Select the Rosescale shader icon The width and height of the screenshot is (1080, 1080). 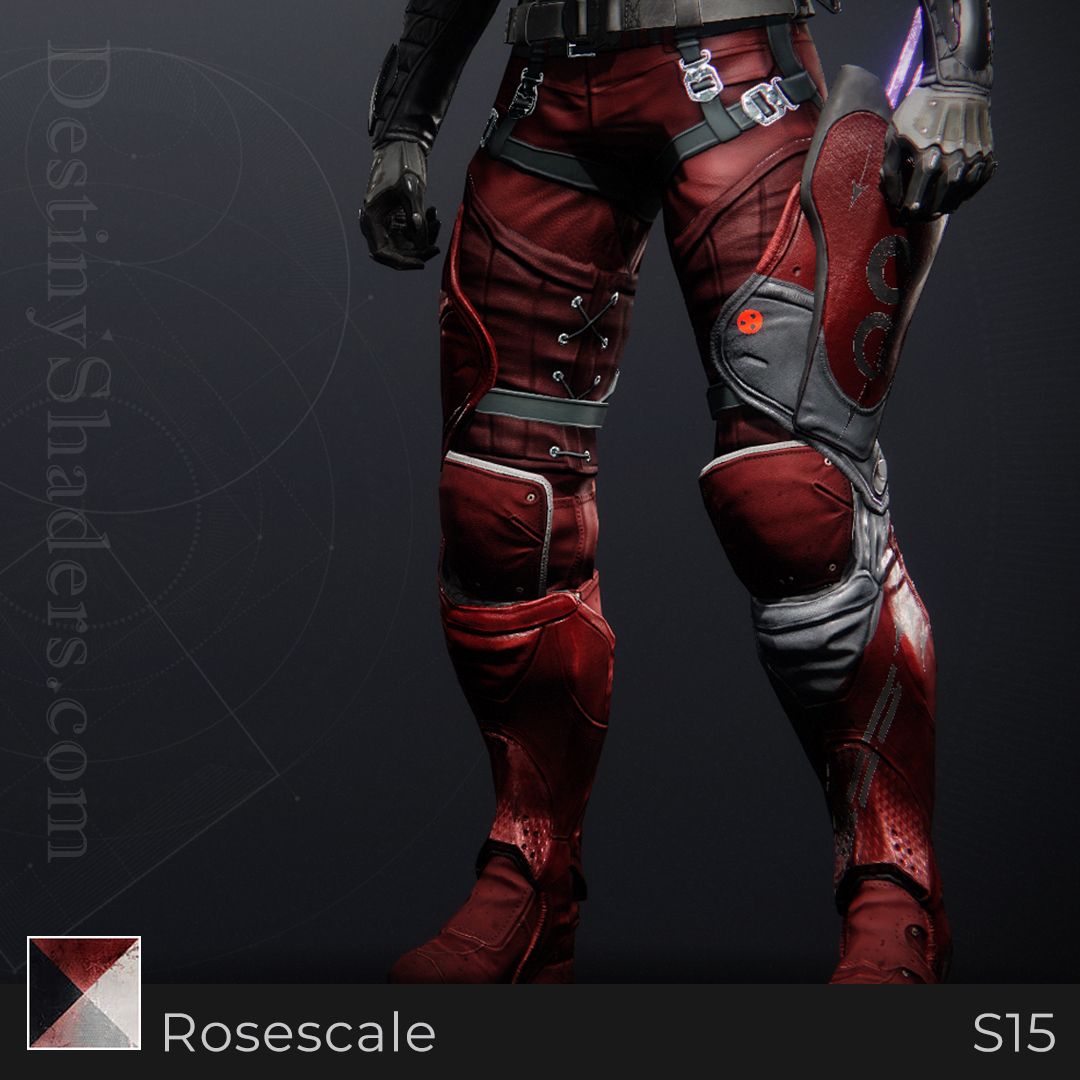(84, 992)
